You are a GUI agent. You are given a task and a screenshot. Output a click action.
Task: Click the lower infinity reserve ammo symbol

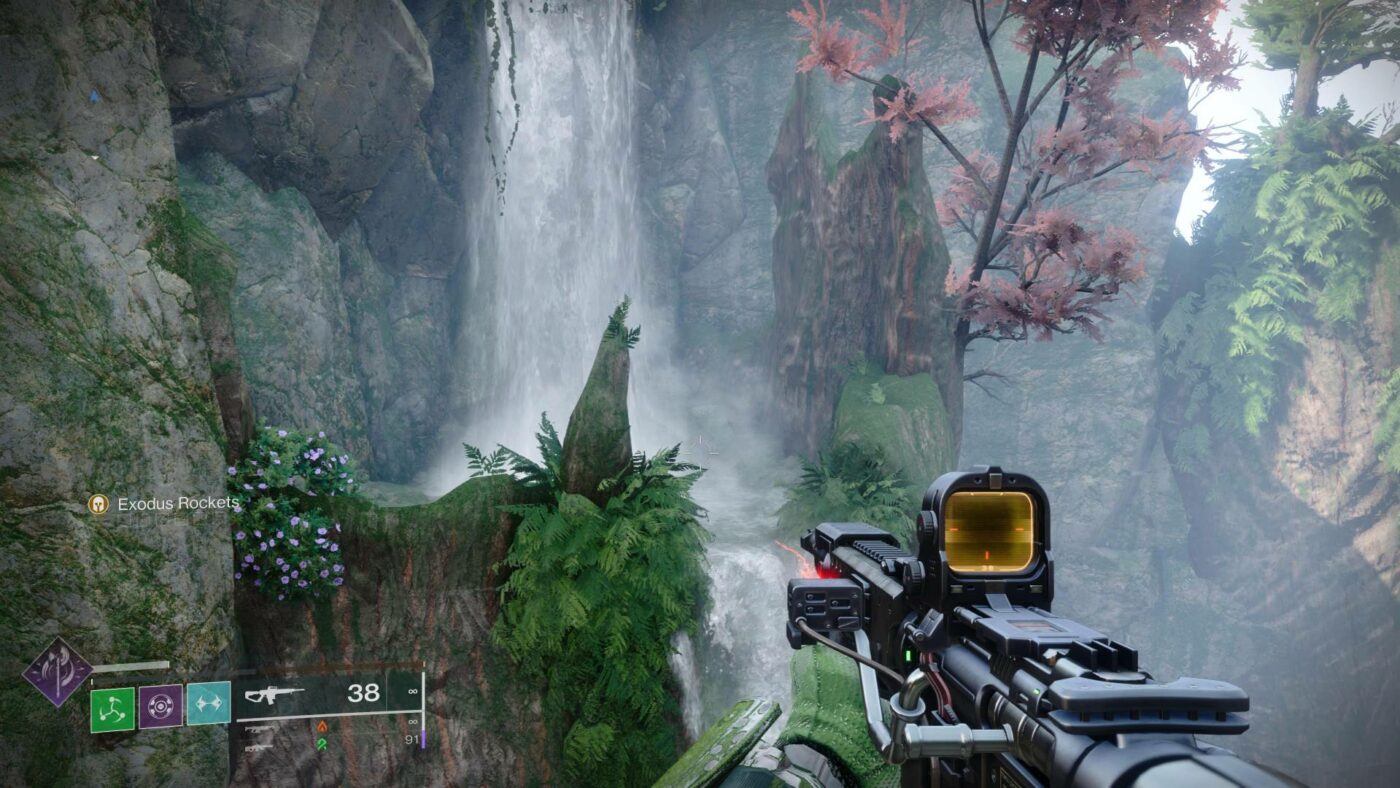pyautogui.click(x=412, y=722)
